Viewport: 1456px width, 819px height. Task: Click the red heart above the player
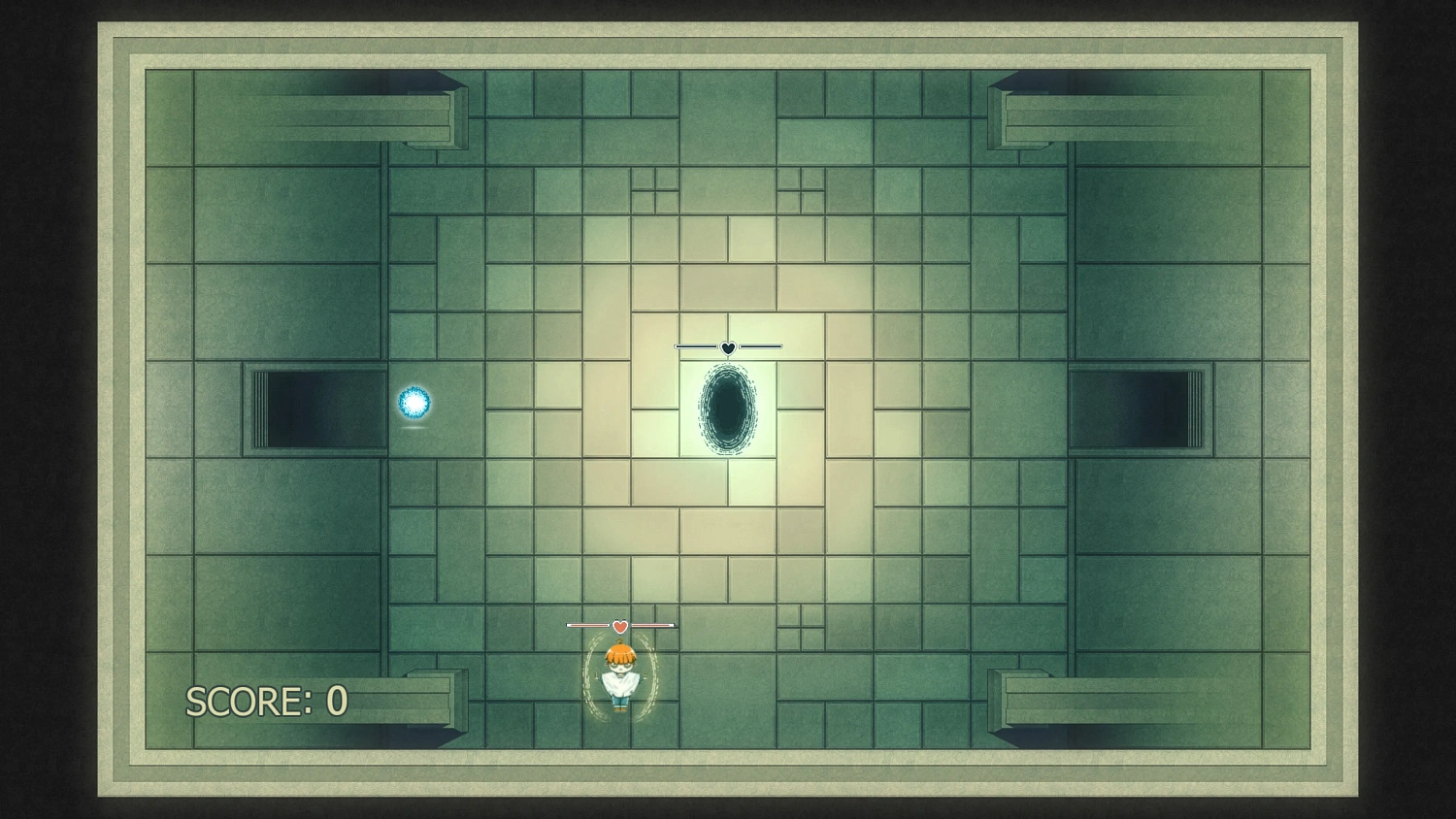[619, 627]
